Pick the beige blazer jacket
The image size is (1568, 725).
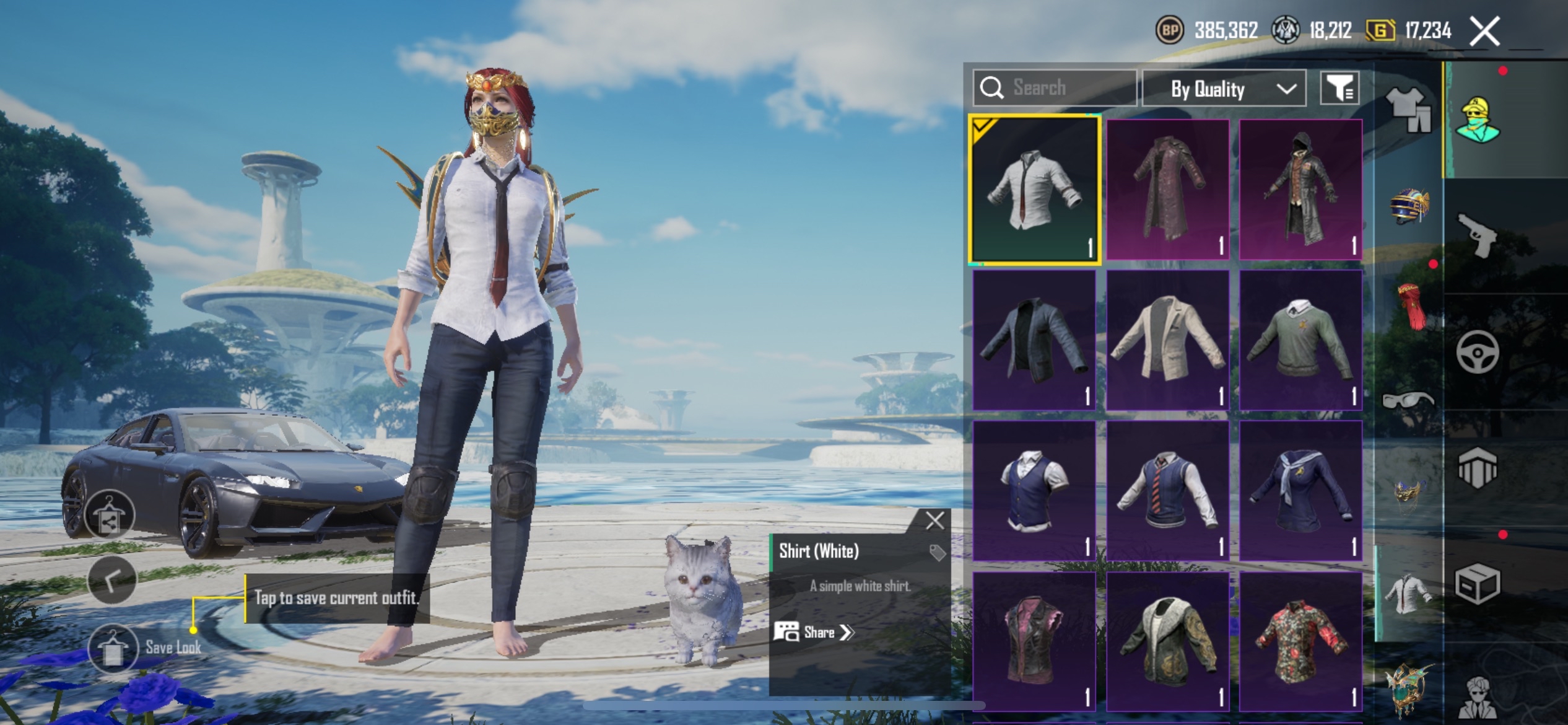1167,340
